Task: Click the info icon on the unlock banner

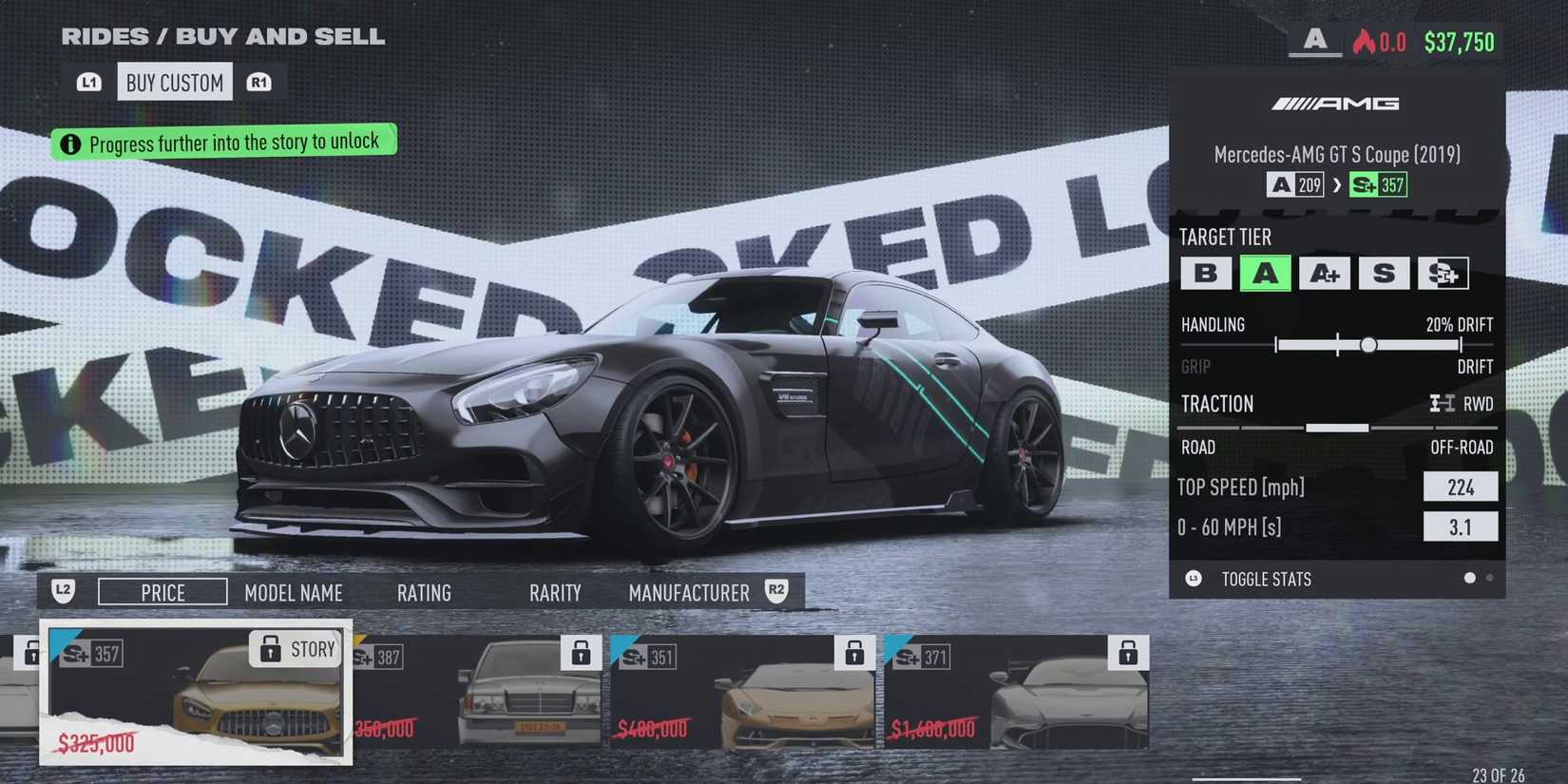Action: click(70, 143)
